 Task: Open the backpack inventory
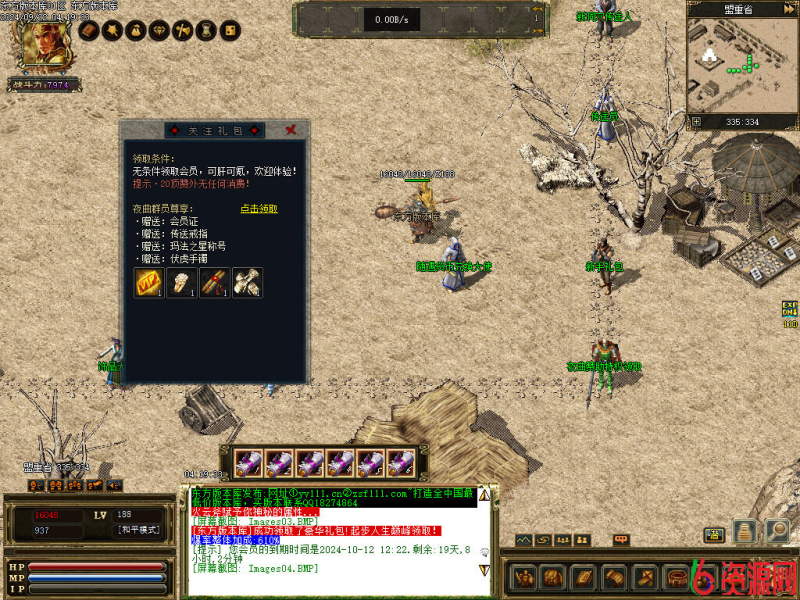point(551,577)
